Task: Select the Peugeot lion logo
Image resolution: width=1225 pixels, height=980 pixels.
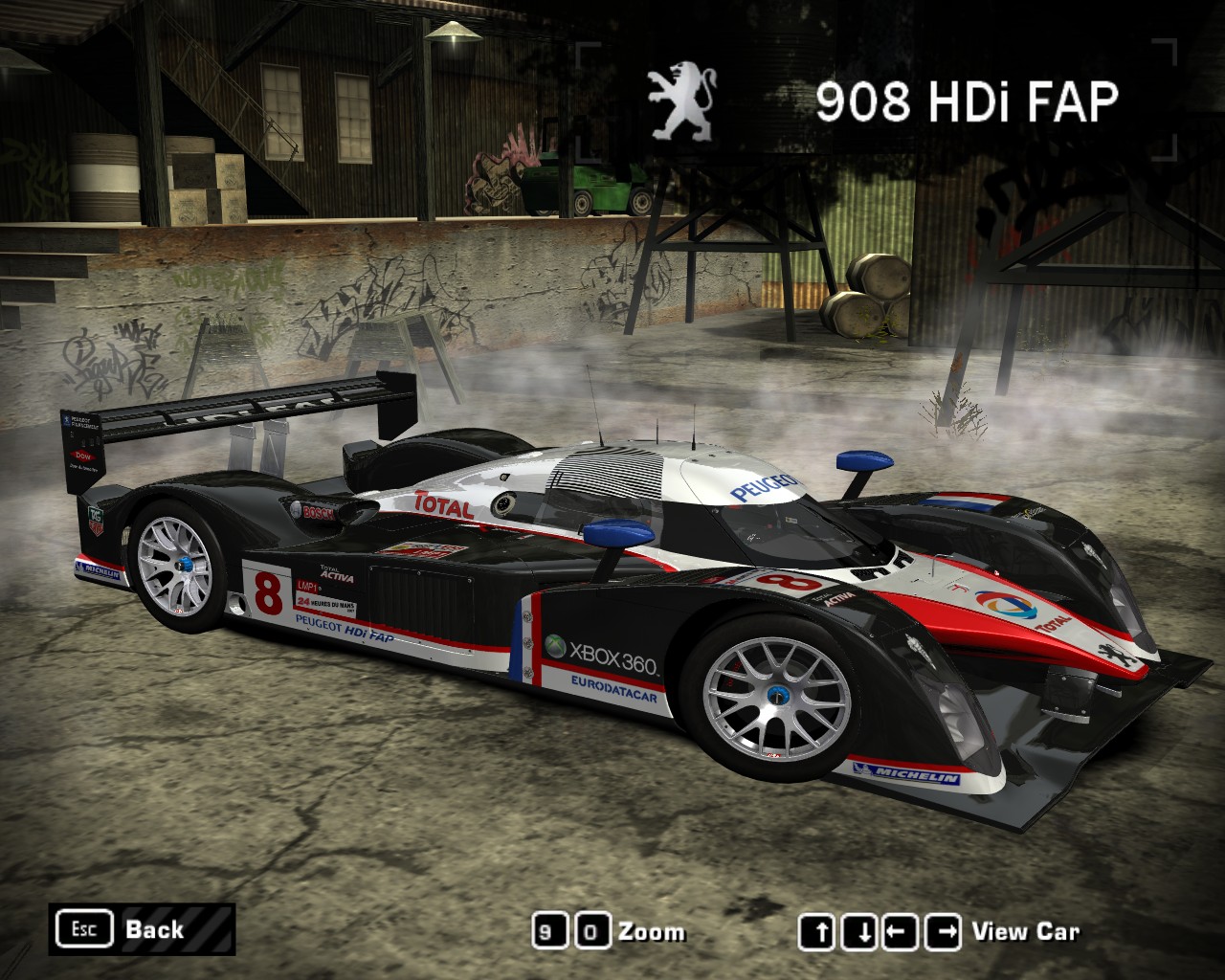Action: coord(681,96)
